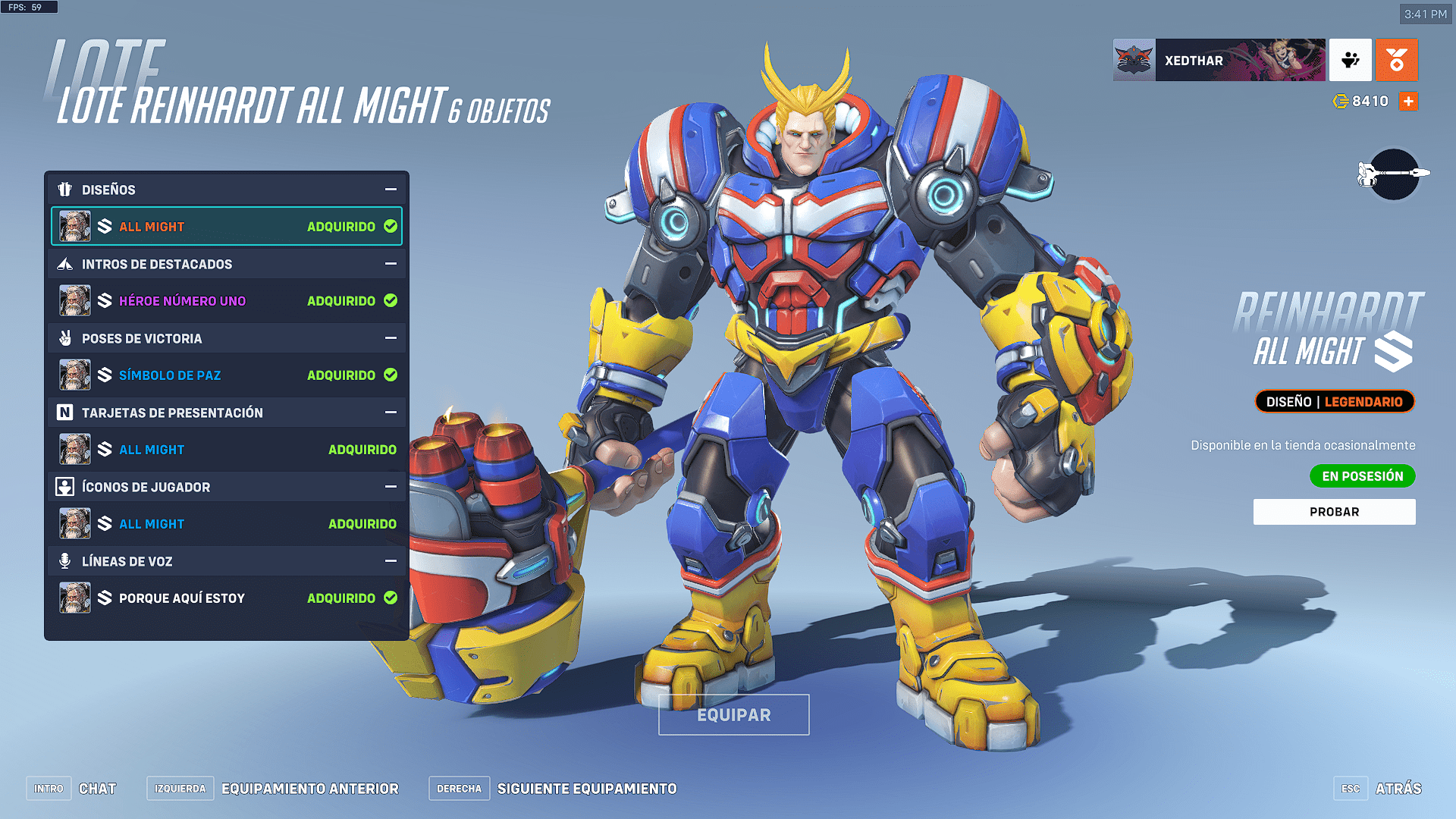
Task: Choose the Porque Aquí Estoy voice line
Action: (226, 598)
